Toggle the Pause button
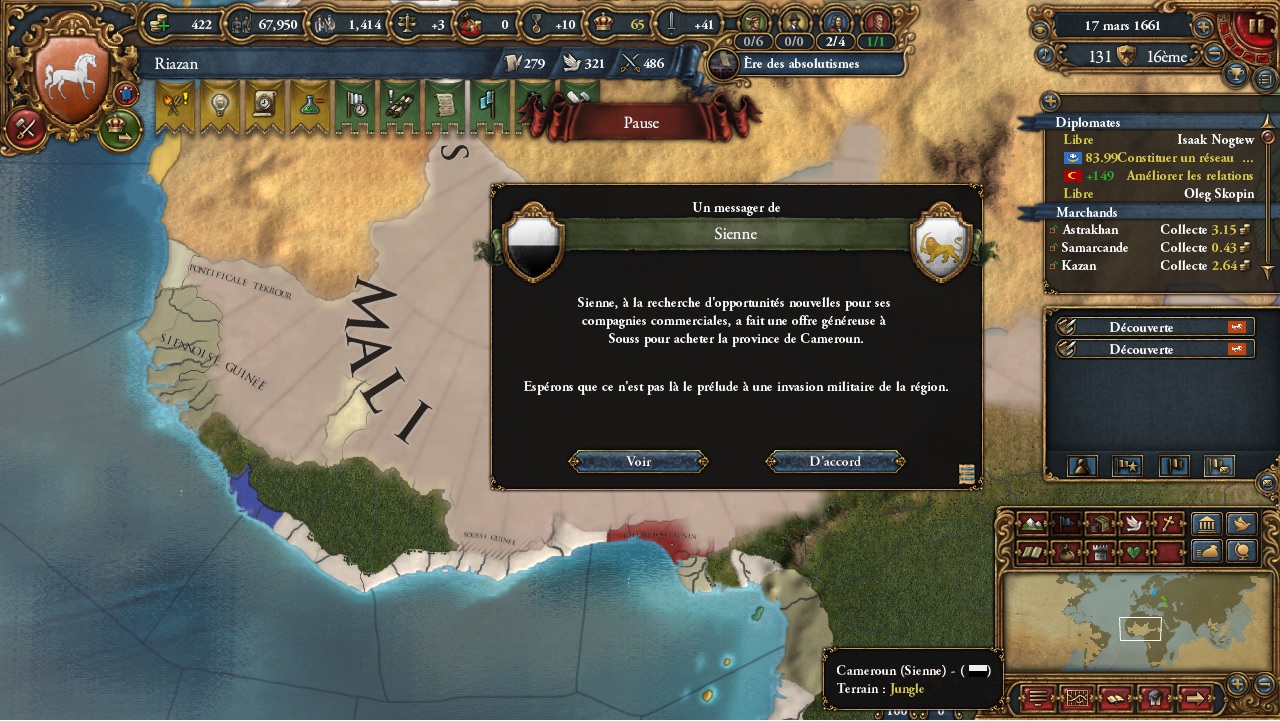This screenshot has height=721, width=1280. click(641, 122)
